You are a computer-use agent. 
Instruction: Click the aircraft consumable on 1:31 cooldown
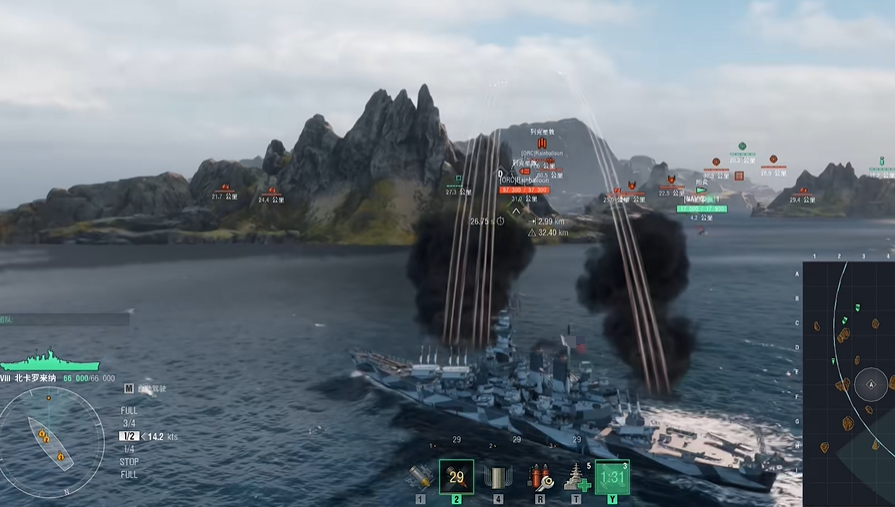[612, 477]
